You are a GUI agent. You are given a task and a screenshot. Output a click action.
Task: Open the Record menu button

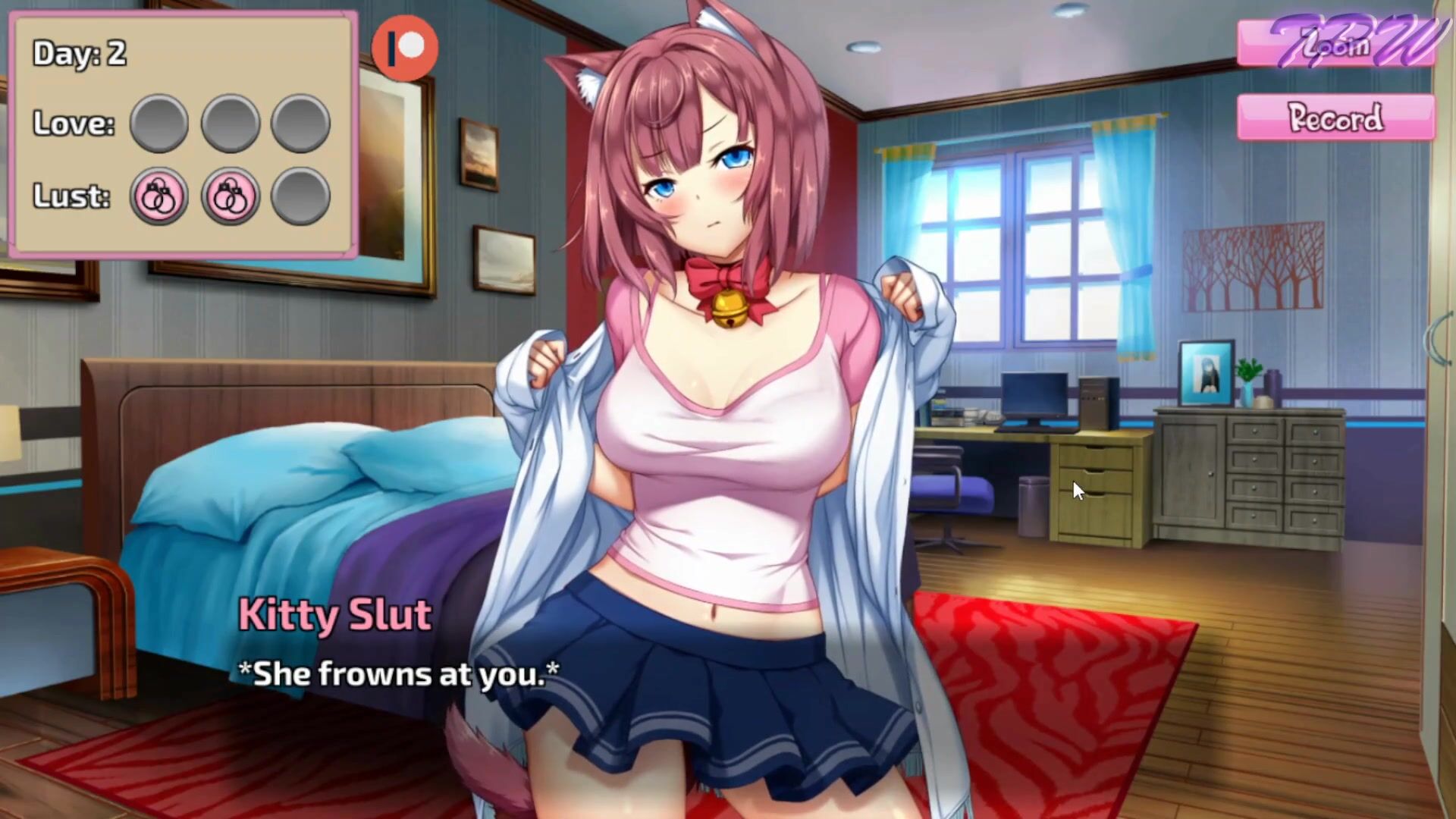point(1335,118)
